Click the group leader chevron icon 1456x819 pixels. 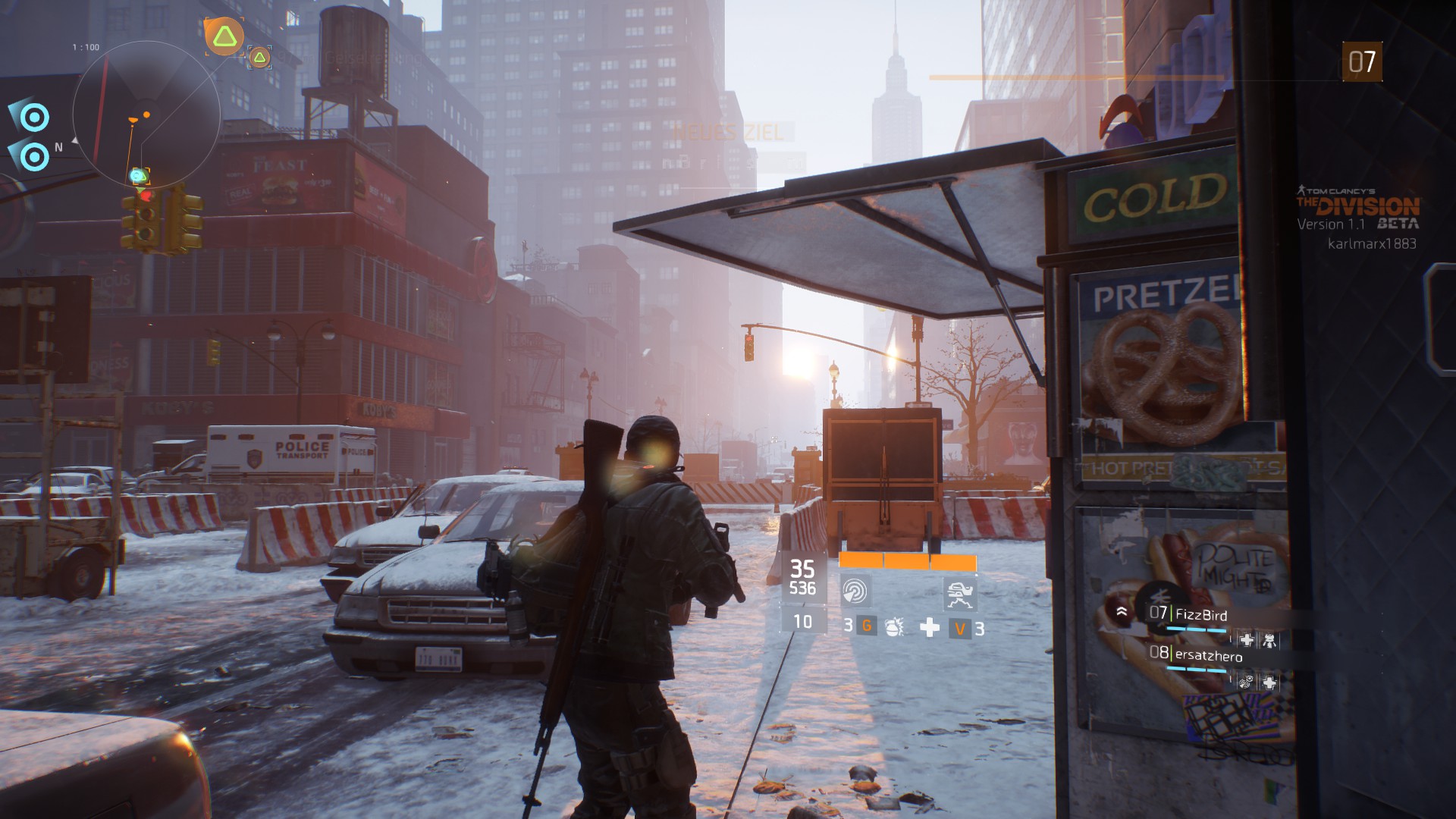(x=1122, y=611)
